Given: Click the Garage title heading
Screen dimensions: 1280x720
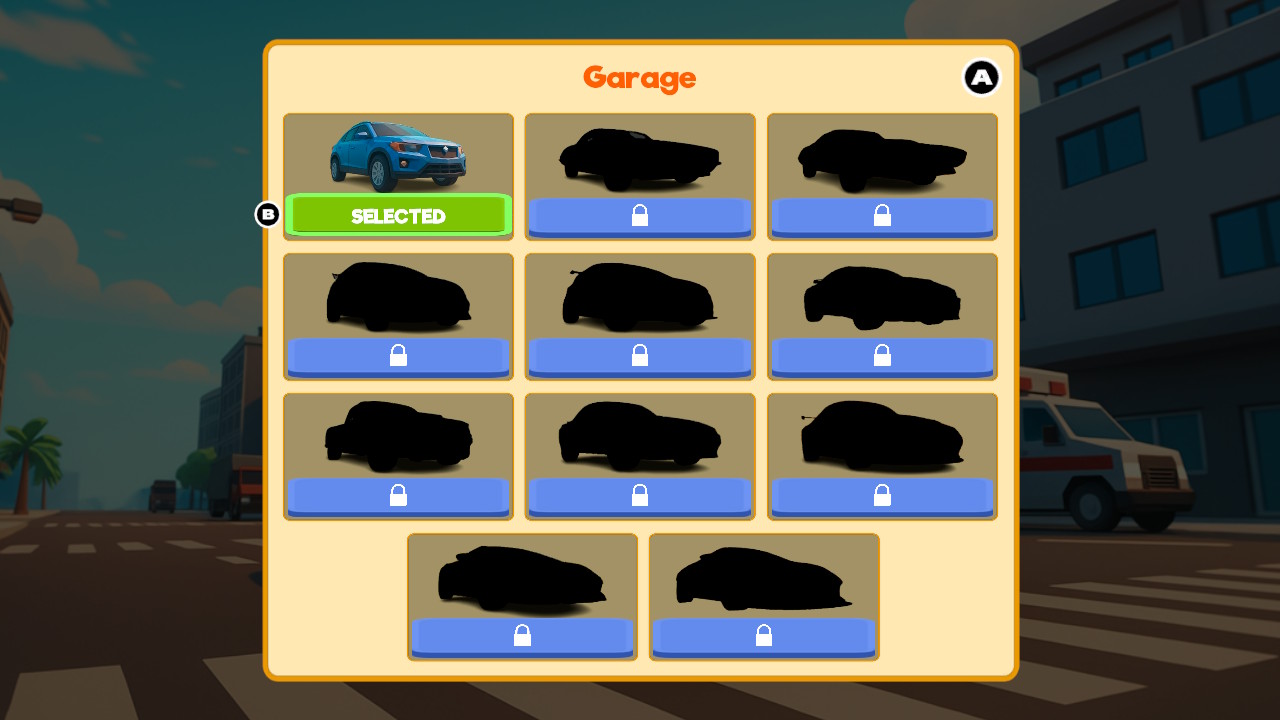Looking at the screenshot, I should point(640,79).
